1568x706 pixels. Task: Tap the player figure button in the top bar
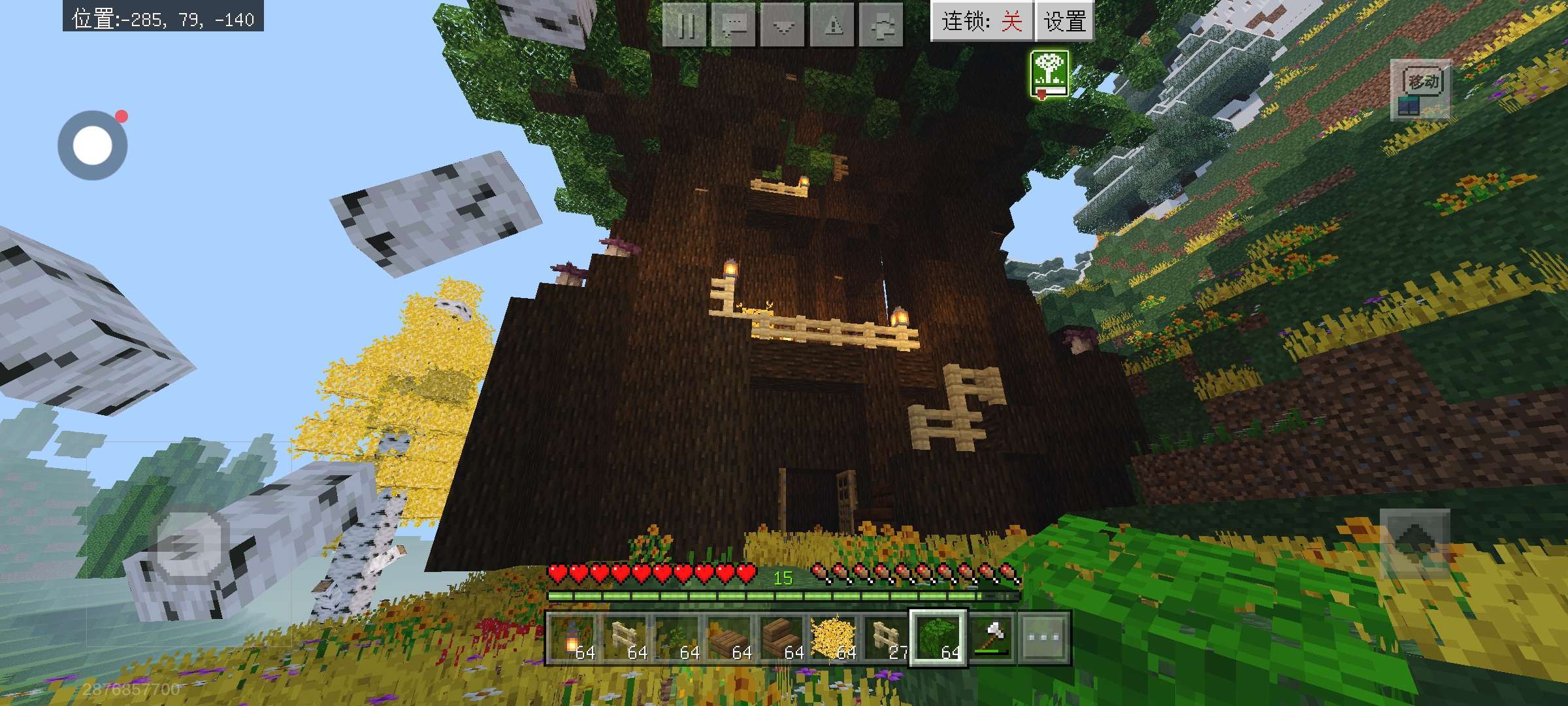[x=881, y=26]
